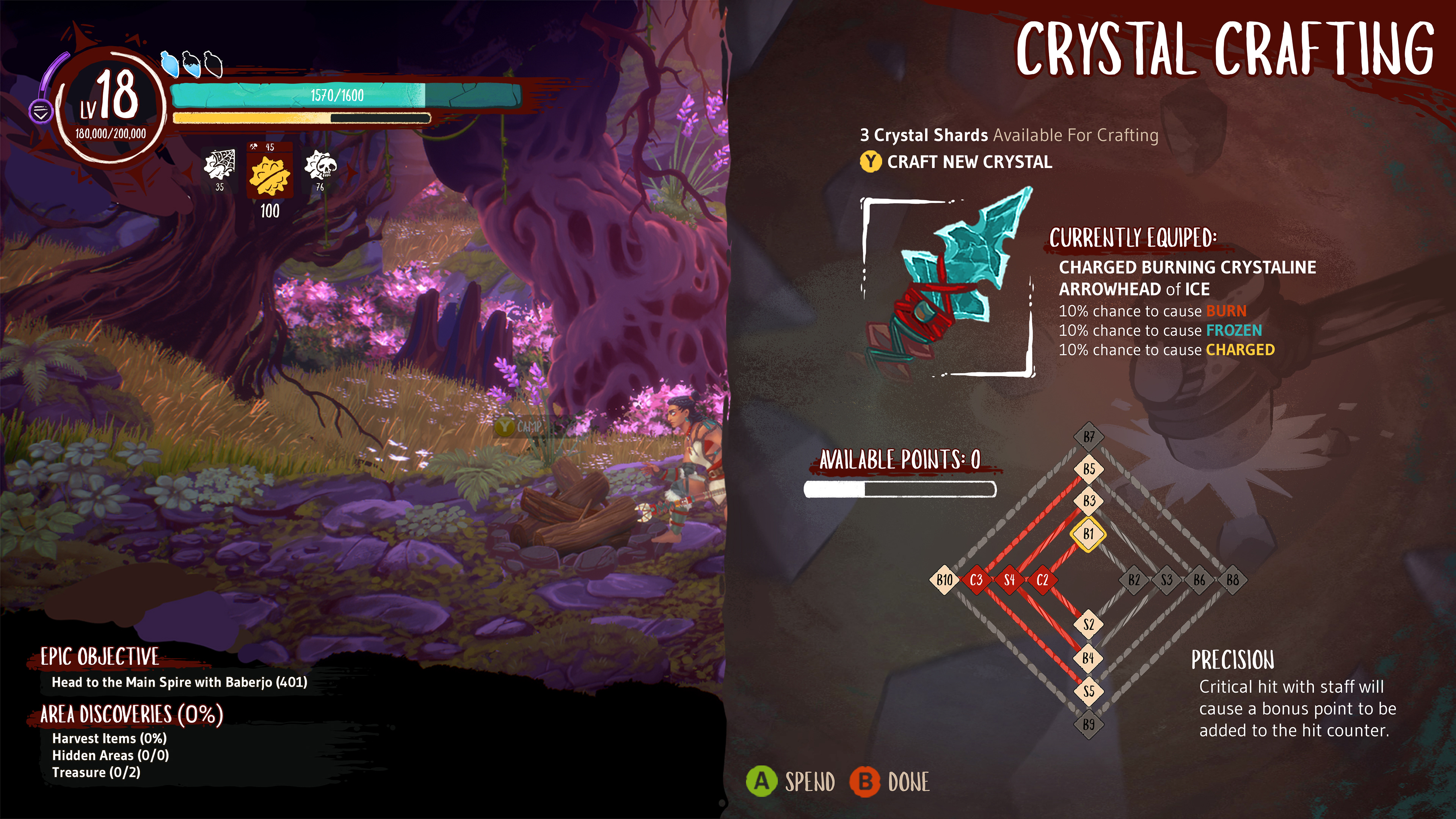Select the B5 skill node
The width and height of the screenshot is (1456, 819).
pos(1089,469)
